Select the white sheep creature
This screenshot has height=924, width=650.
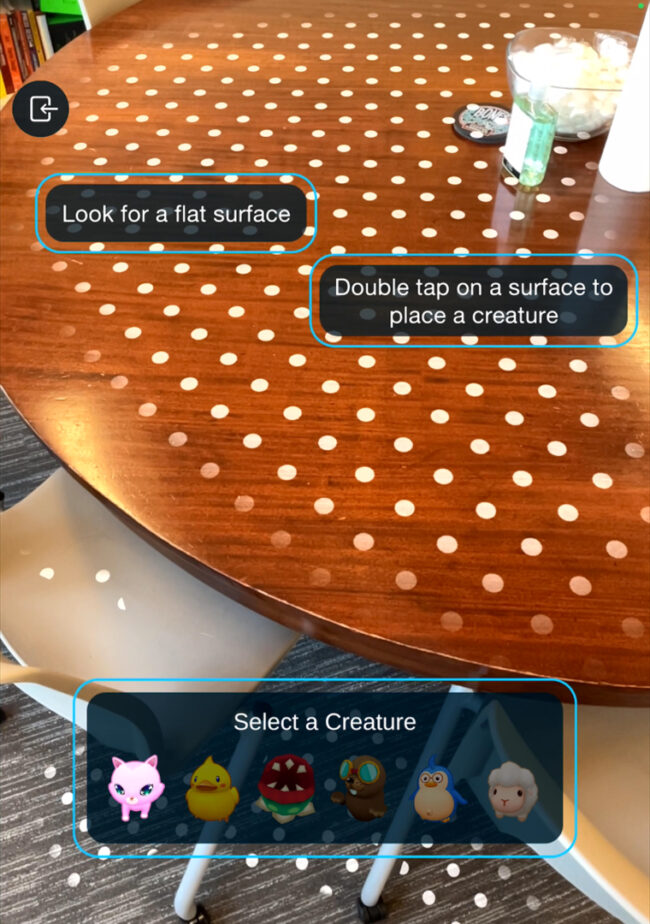tap(513, 790)
